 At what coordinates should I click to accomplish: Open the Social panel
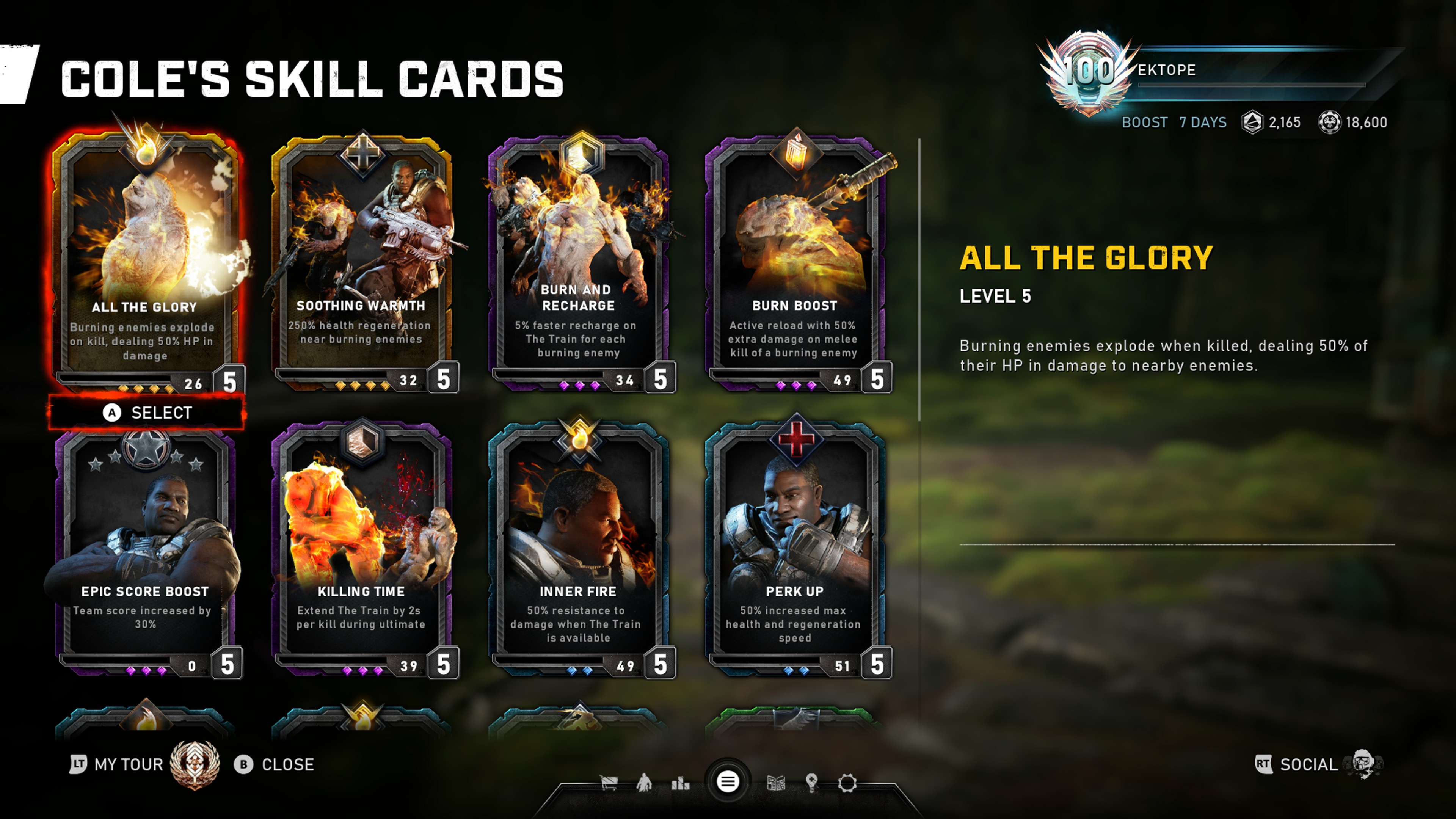coord(1308,765)
